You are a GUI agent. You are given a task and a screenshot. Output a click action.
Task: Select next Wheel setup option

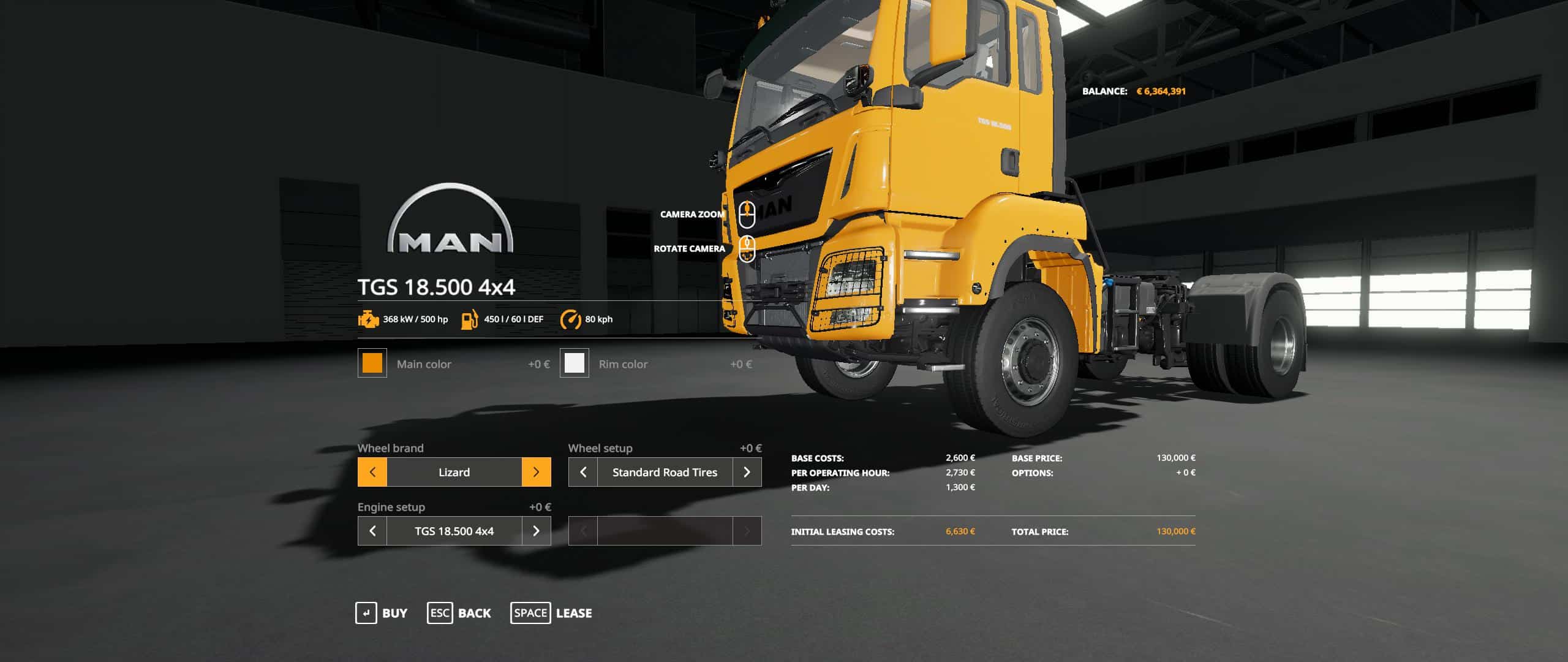point(747,472)
